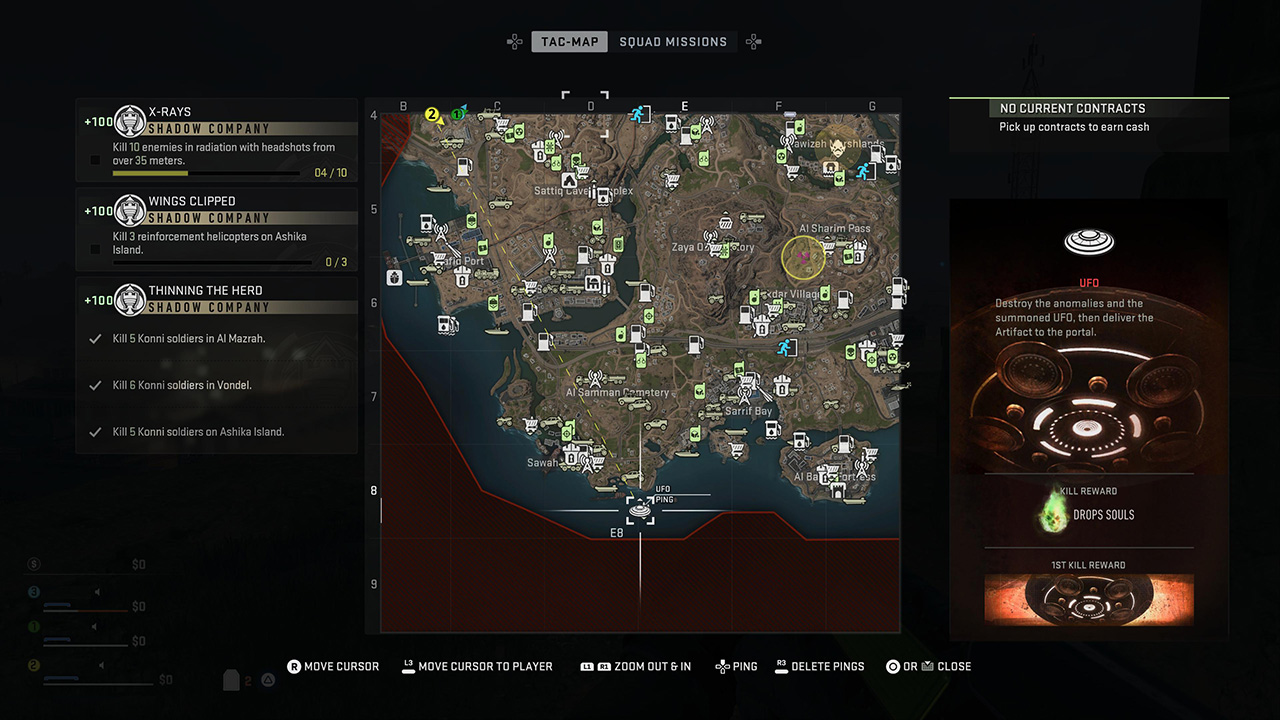Select the UFO saucer icon in the info panel

(1089, 242)
